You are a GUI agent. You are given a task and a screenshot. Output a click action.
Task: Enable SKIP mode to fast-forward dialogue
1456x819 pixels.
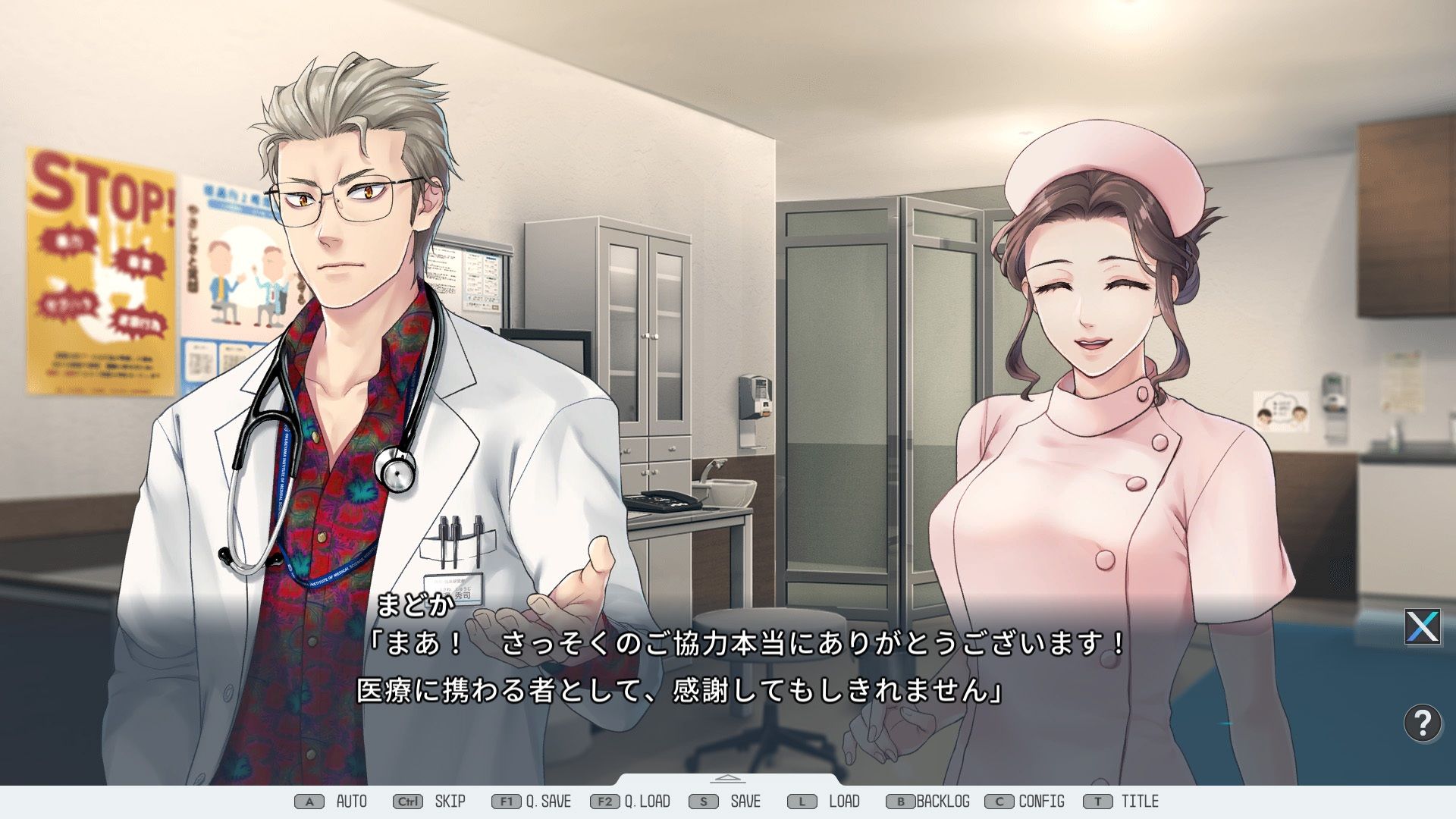coord(449,801)
